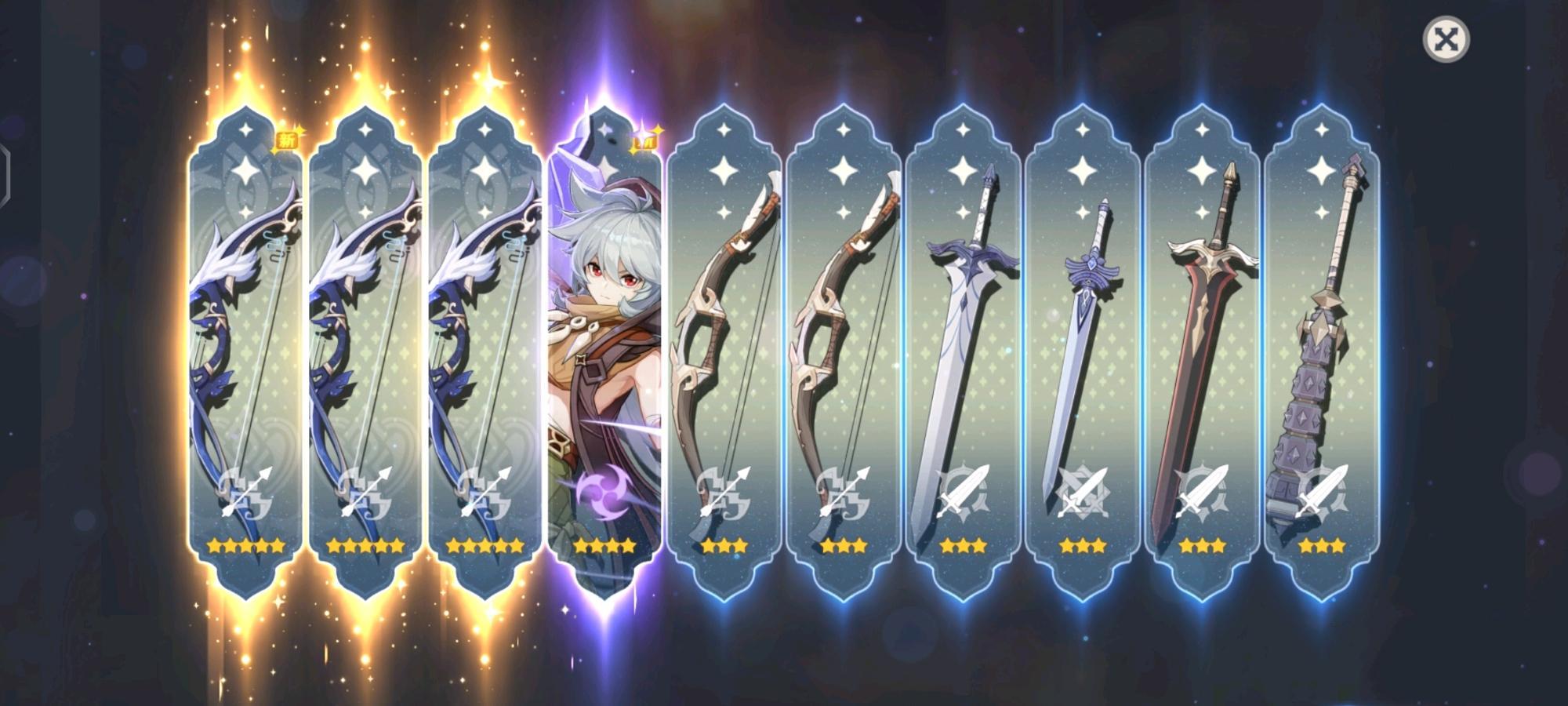The image size is (1568, 706).
Task: Choose the white-bladed greatsword card
Action: point(963,353)
